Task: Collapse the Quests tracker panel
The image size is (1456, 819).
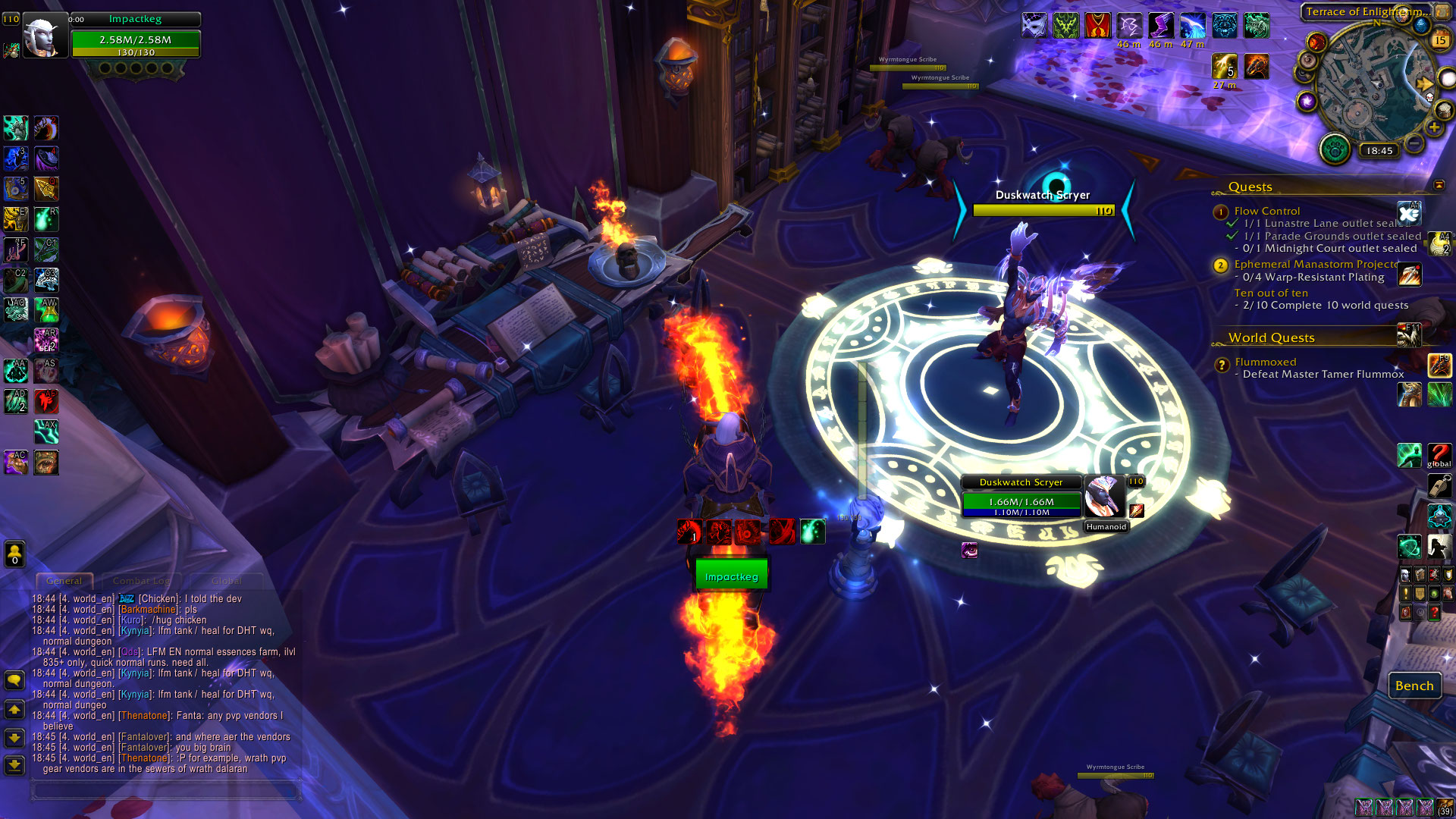Action: point(1439,186)
